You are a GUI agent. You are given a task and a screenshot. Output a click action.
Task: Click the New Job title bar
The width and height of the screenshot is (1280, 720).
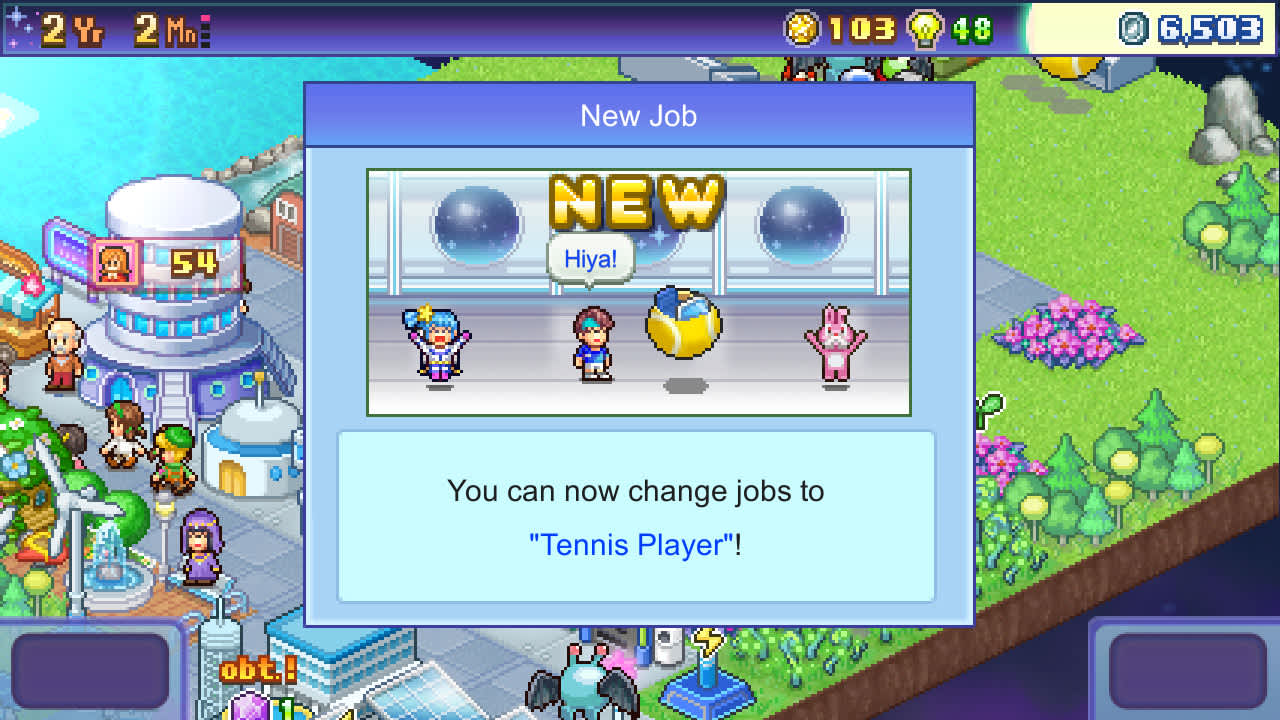click(638, 116)
